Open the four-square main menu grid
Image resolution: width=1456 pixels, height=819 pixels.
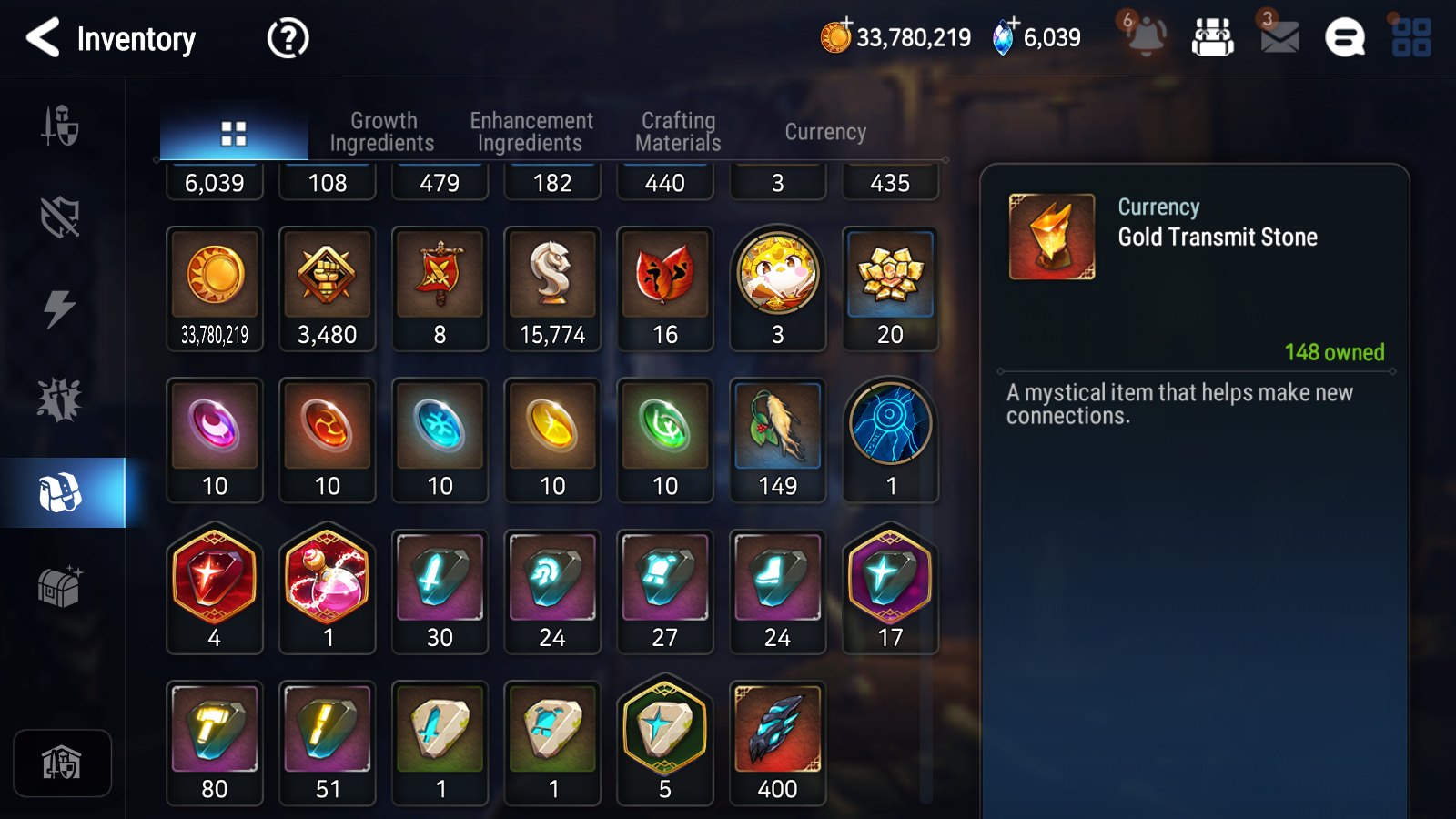[1410, 38]
